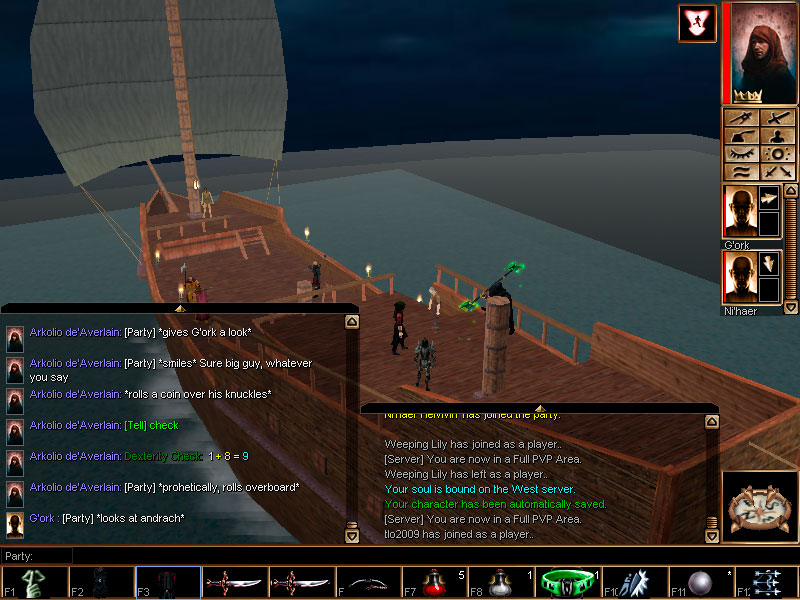The image size is (800, 600).
Task: Select the arrows in slot F12
Action: 767,582
